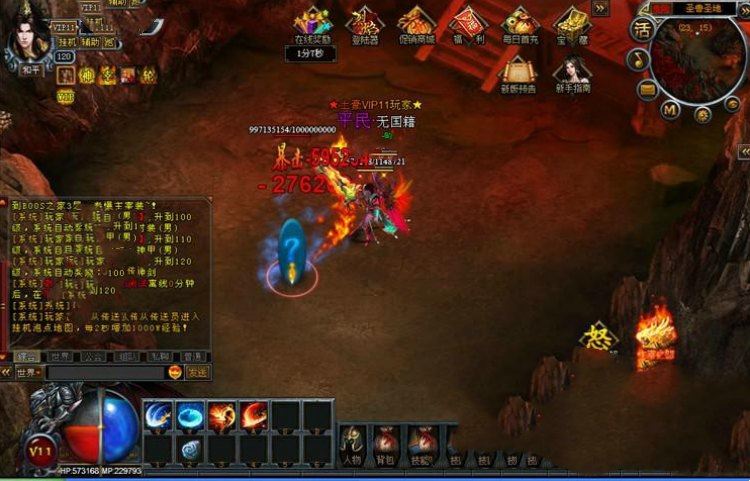Viewport: 750px width, 481px height.
Task: Click the V11 VIP badge
Action: click(x=41, y=451)
